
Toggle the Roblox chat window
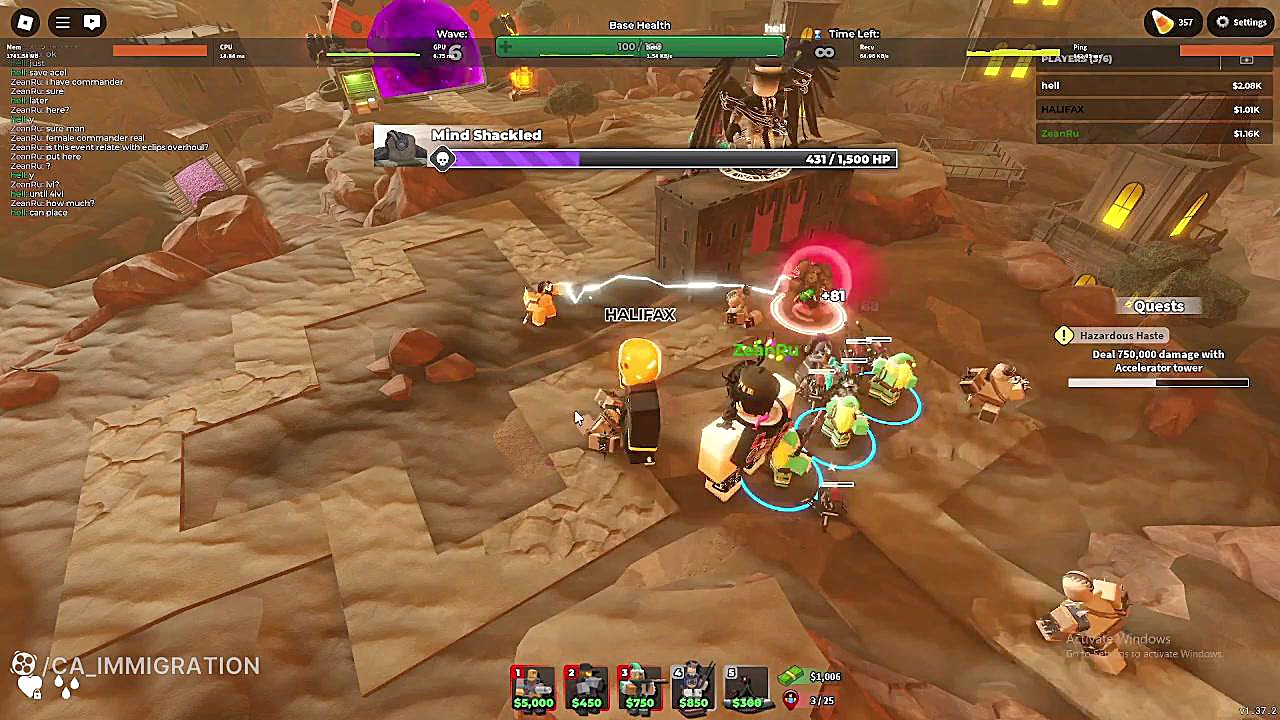[x=92, y=22]
